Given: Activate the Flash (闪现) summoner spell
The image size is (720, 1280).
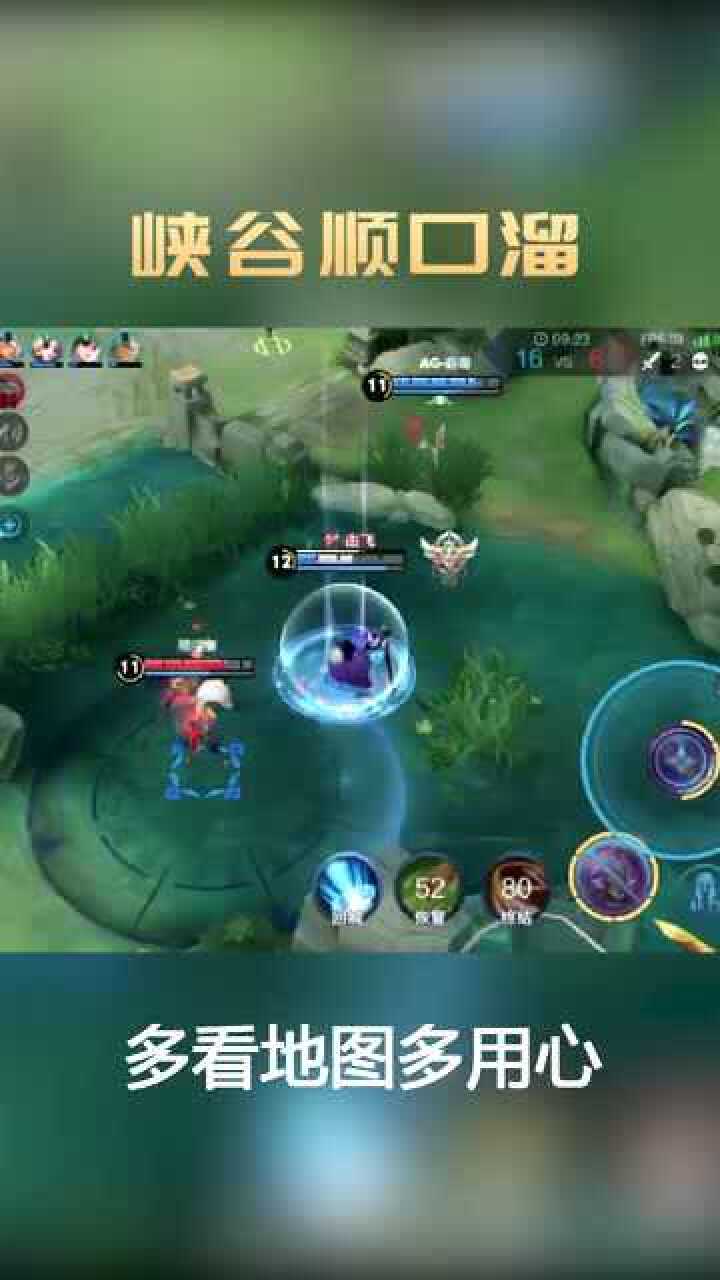Looking at the screenshot, I should point(347,887).
